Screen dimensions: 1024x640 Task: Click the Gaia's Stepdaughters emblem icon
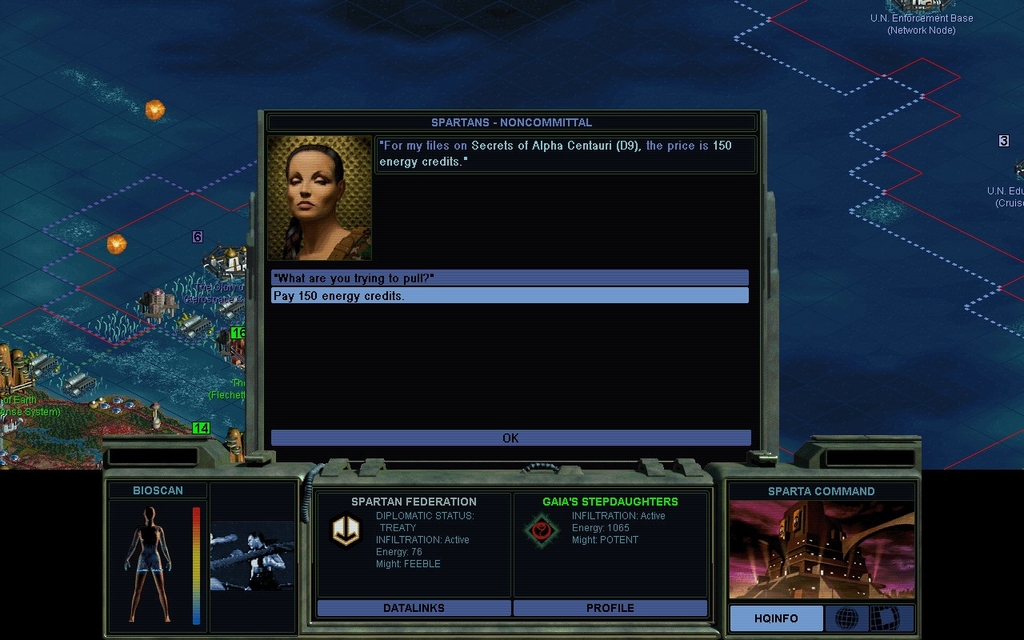click(541, 530)
